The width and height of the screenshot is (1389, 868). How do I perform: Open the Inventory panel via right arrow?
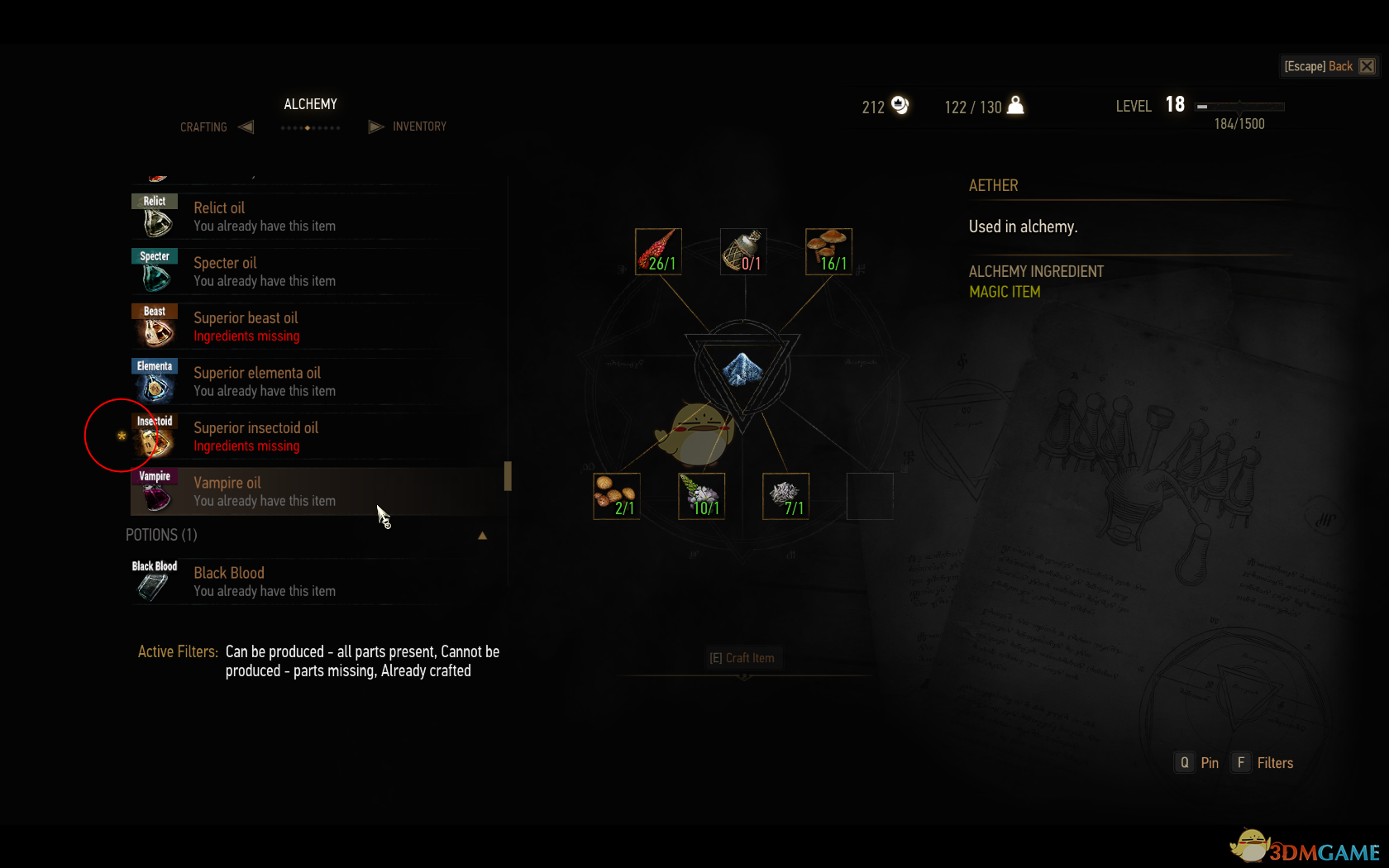click(x=376, y=126)
